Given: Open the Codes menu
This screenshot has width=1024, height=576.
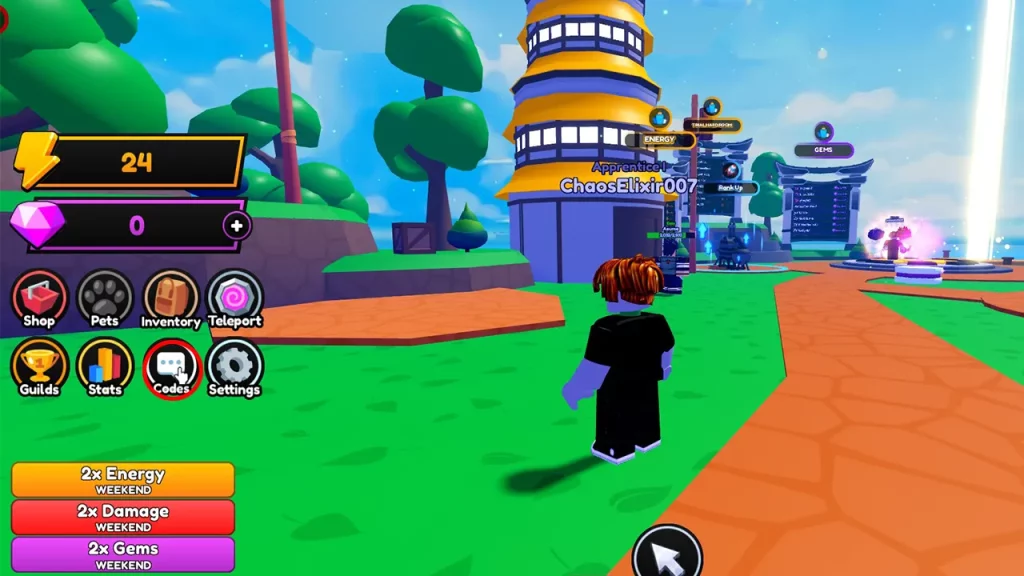Looking at the screenshot, I should [x=172, y=367].
